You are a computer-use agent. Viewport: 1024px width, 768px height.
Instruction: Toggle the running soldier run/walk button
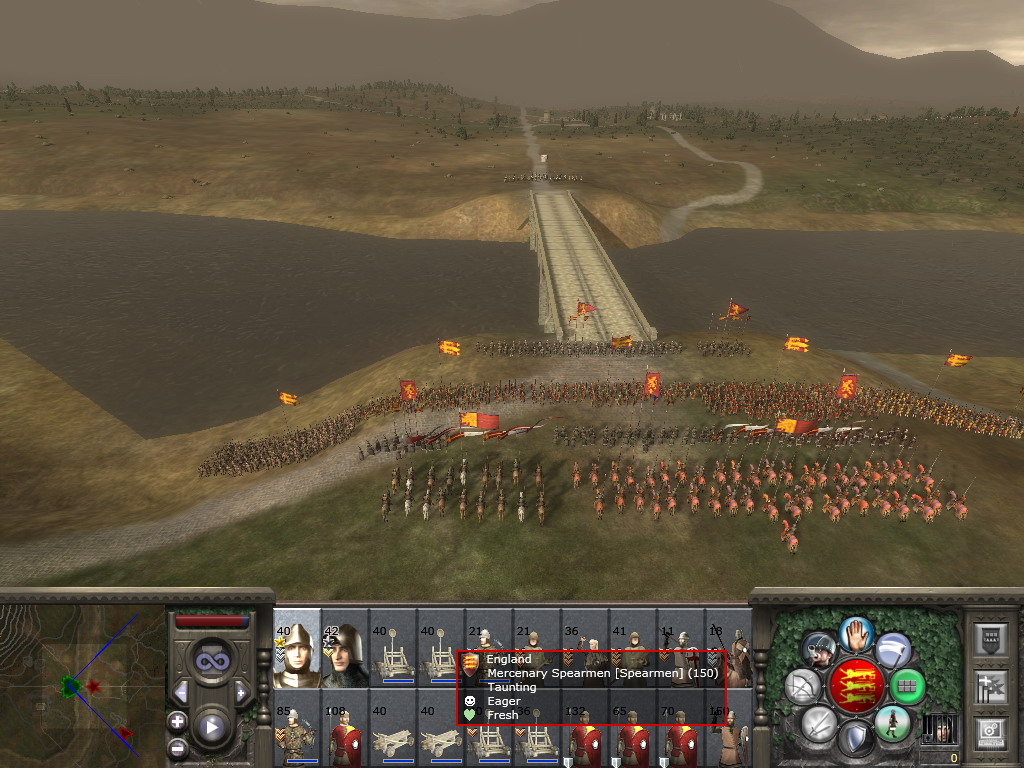point(891,722)
